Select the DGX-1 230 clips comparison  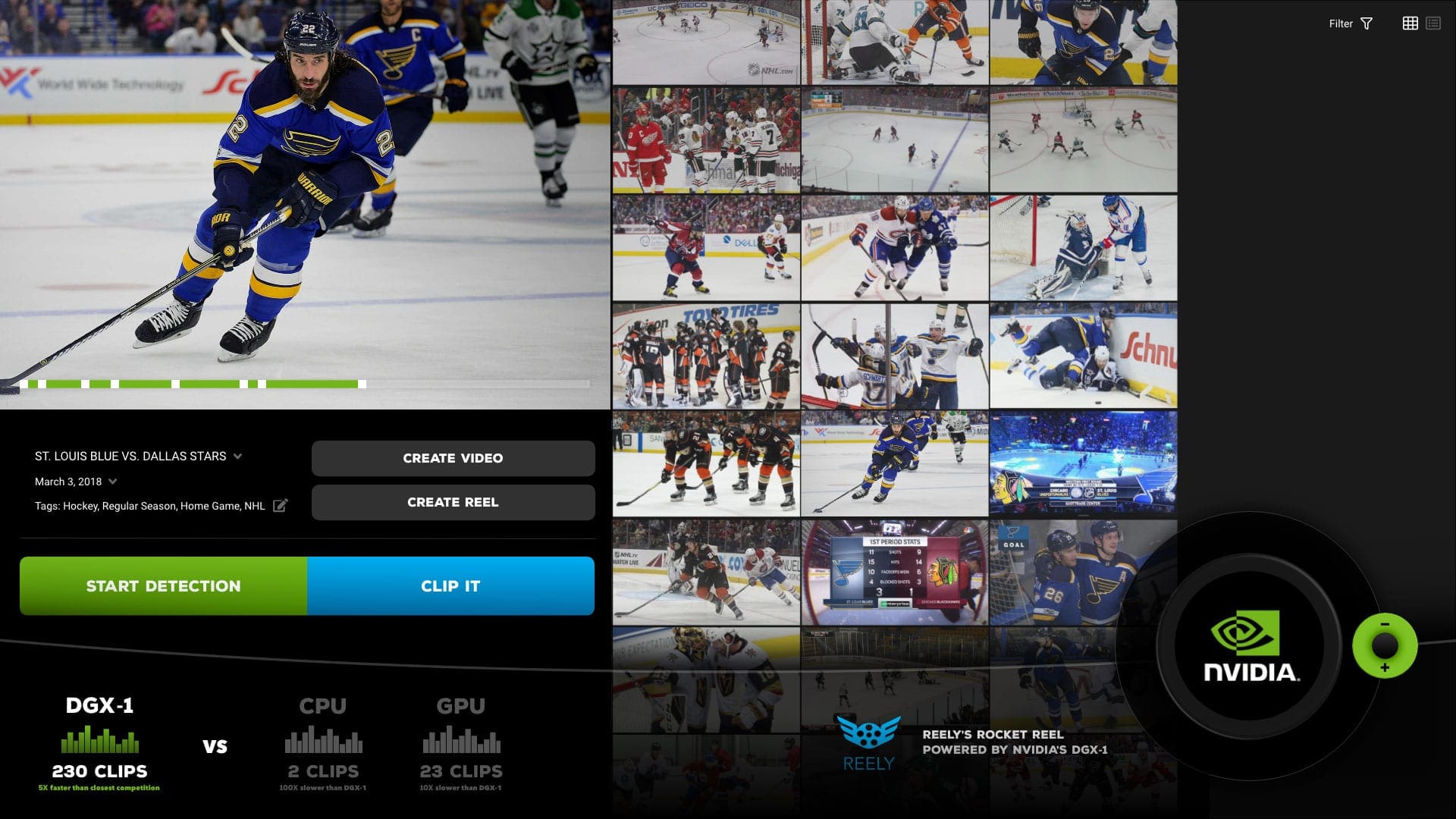point(99,745)
